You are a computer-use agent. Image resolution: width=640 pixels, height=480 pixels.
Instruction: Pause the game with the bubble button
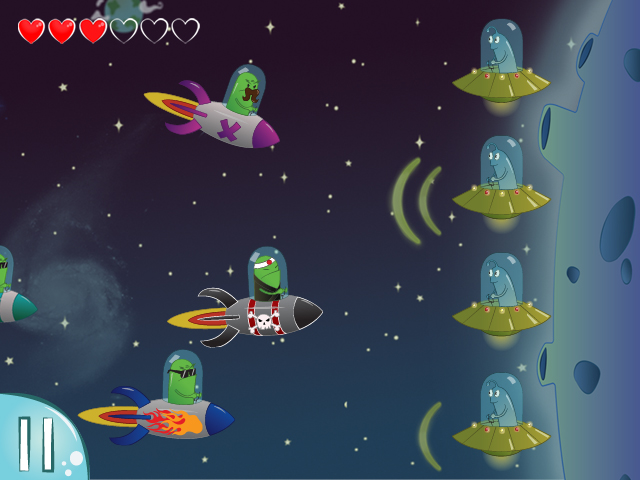(36, 443)
